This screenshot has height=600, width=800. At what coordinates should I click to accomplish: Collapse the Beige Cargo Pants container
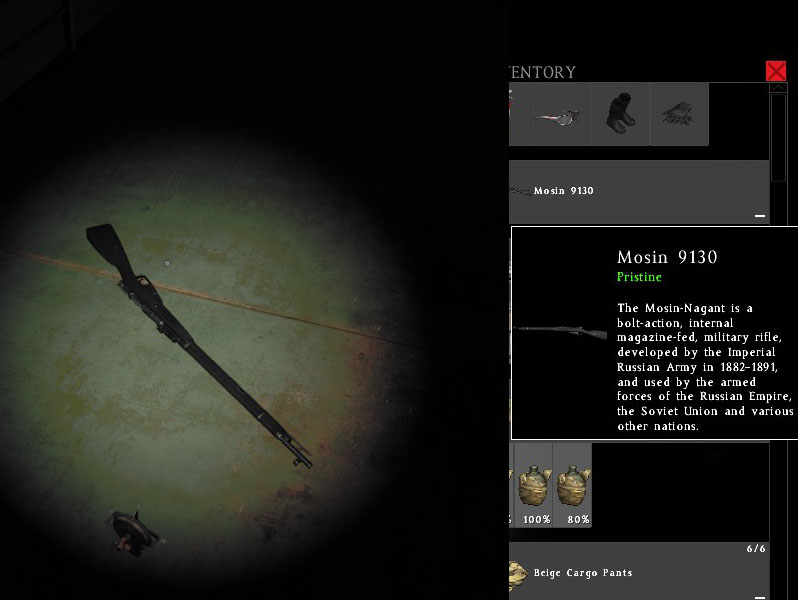[759, 596]
